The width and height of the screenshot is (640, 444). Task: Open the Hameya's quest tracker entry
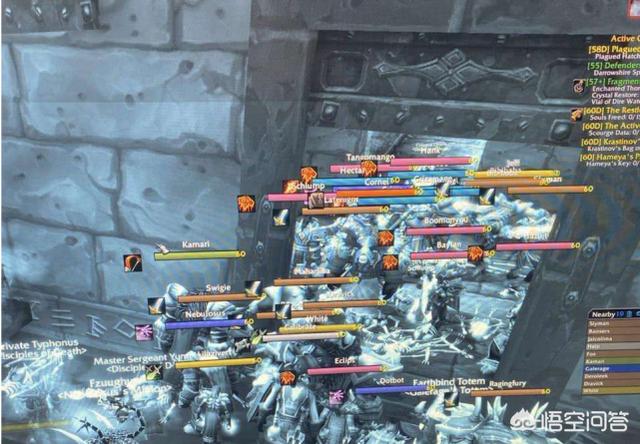(x=611, y=158)
